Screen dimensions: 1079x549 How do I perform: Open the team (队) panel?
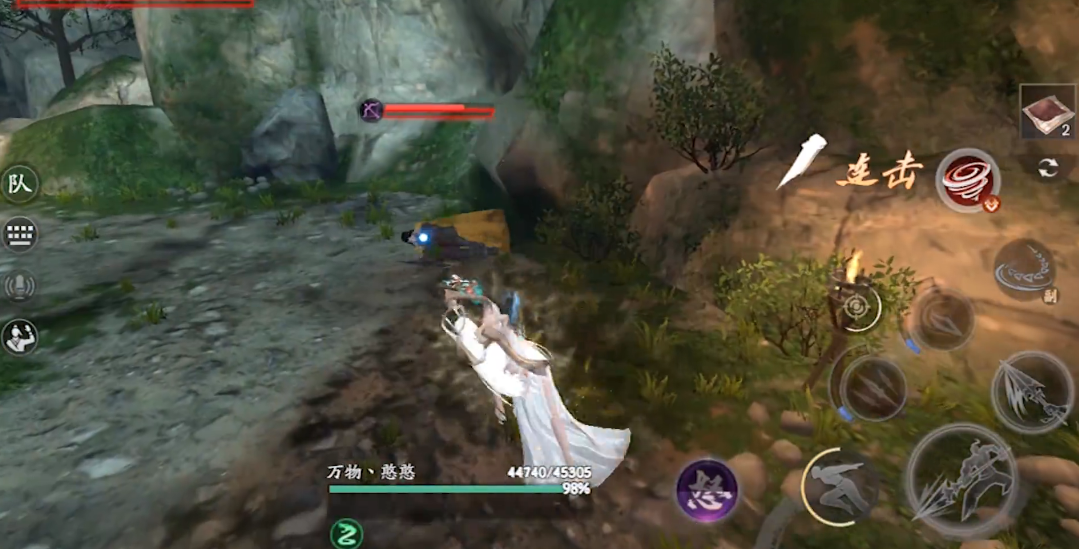click(20, 184)
